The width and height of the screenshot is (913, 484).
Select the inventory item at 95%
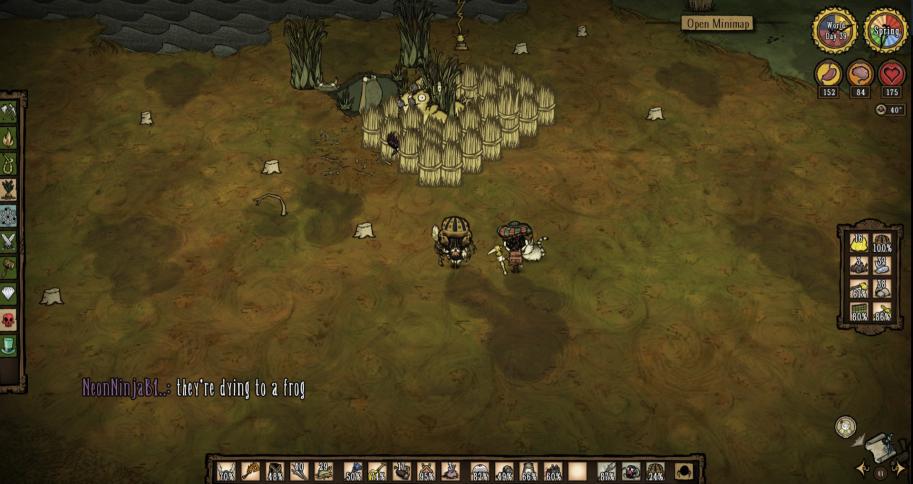[426, 470]
